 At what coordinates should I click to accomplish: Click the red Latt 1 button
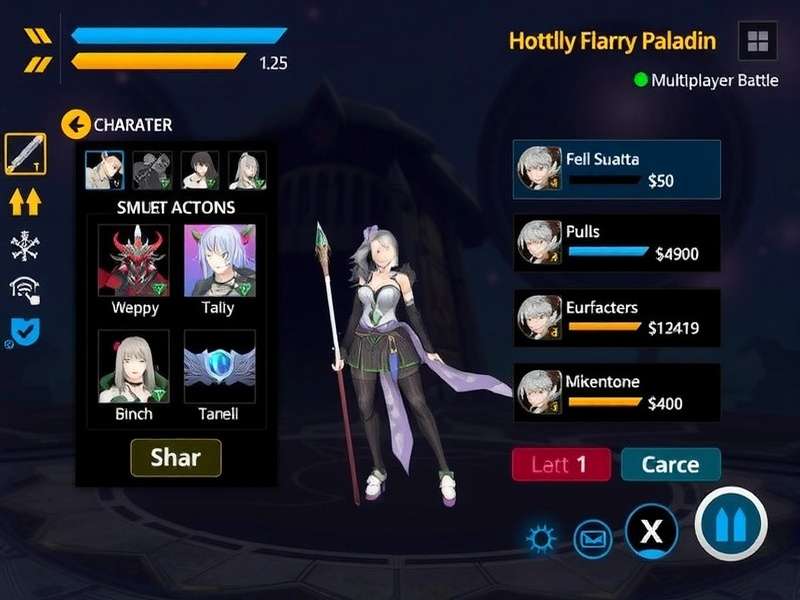561,464
